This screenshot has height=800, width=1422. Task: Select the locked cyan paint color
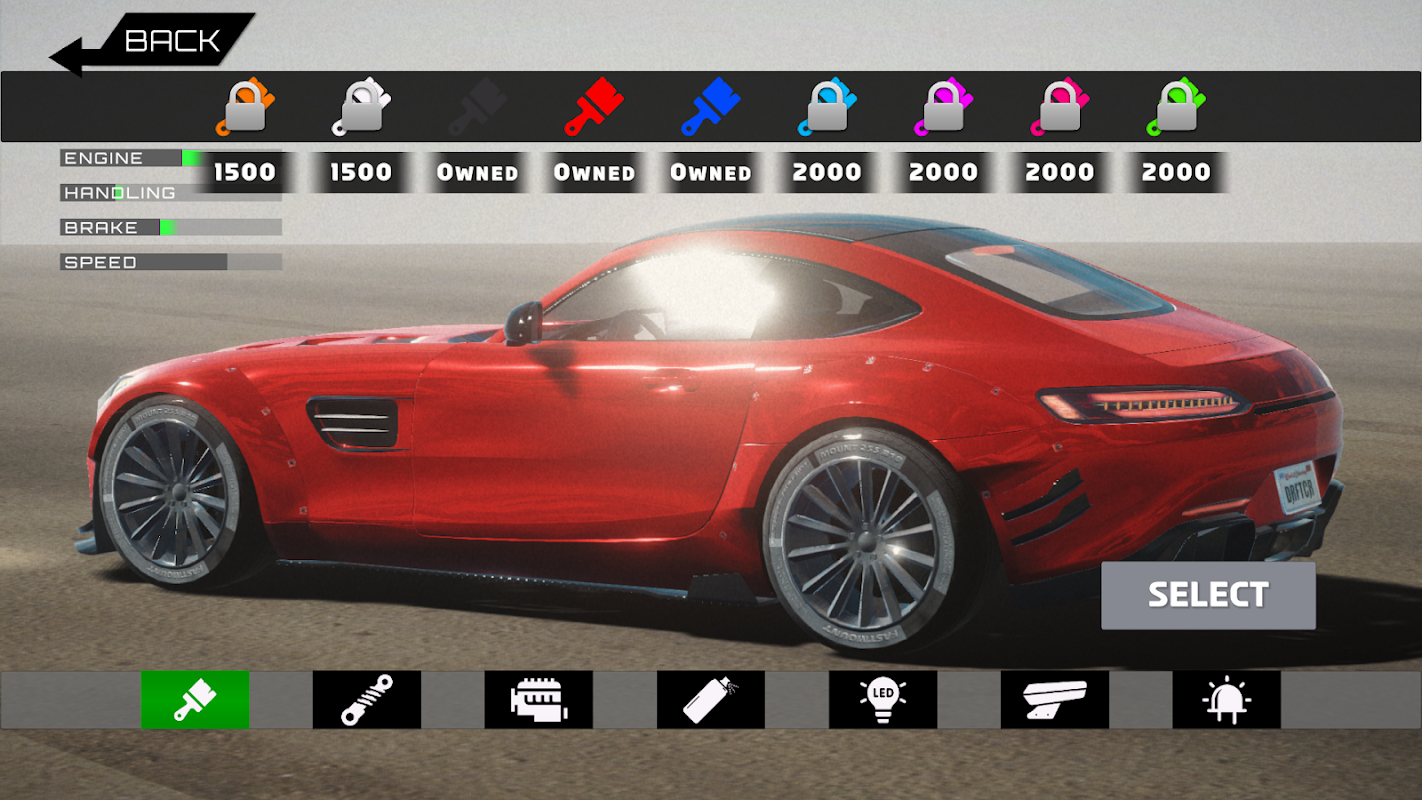827,106
